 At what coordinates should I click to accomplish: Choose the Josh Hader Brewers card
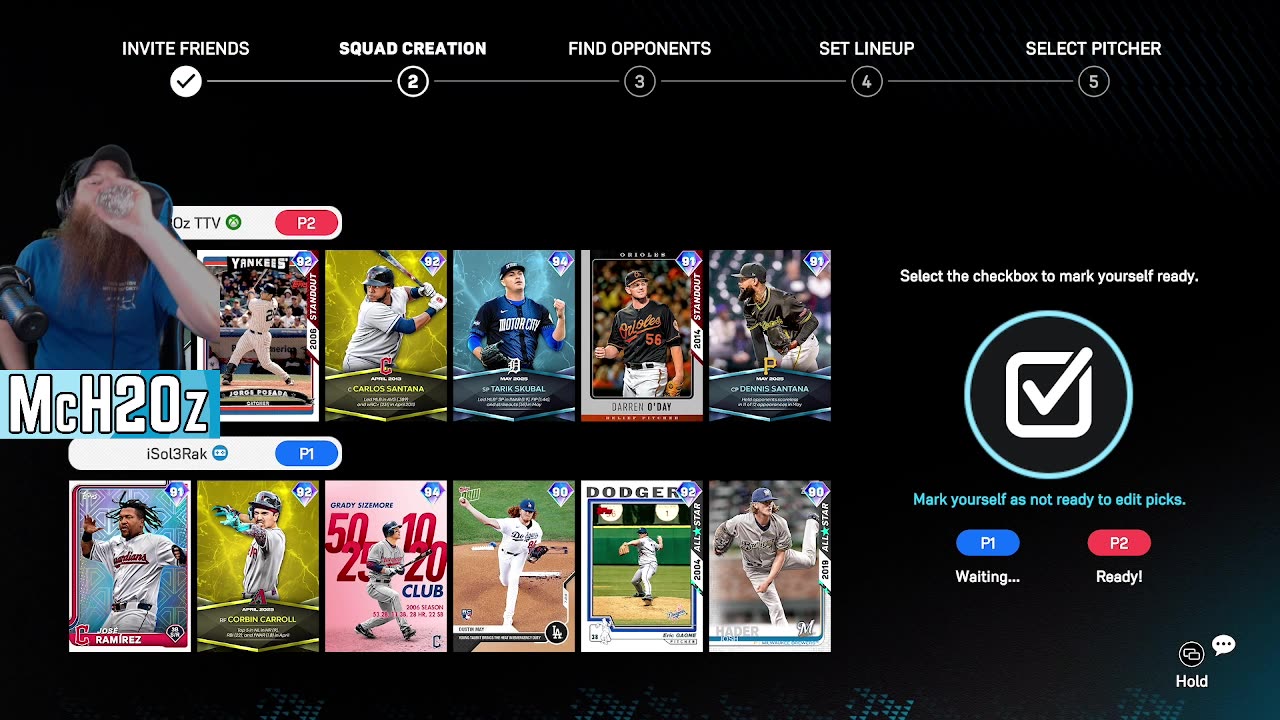[770, 566]
